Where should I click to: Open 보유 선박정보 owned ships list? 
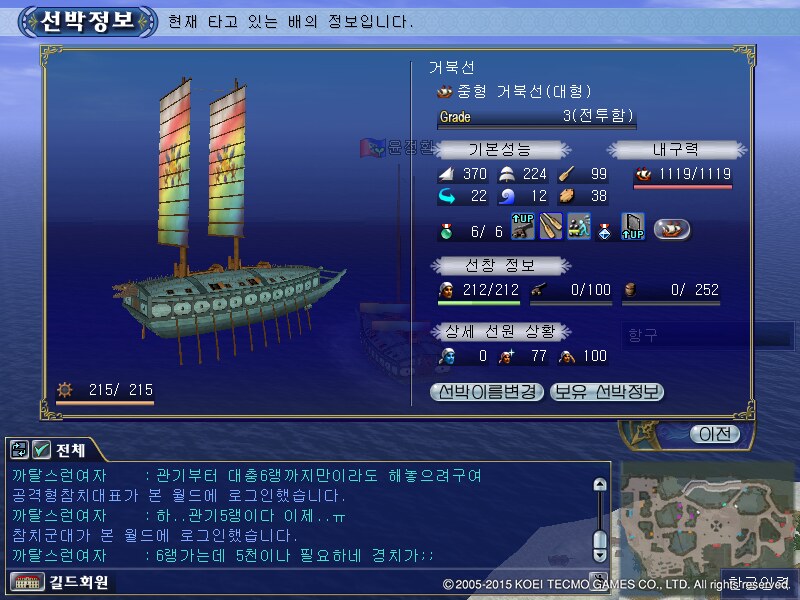tap(607, 391)
